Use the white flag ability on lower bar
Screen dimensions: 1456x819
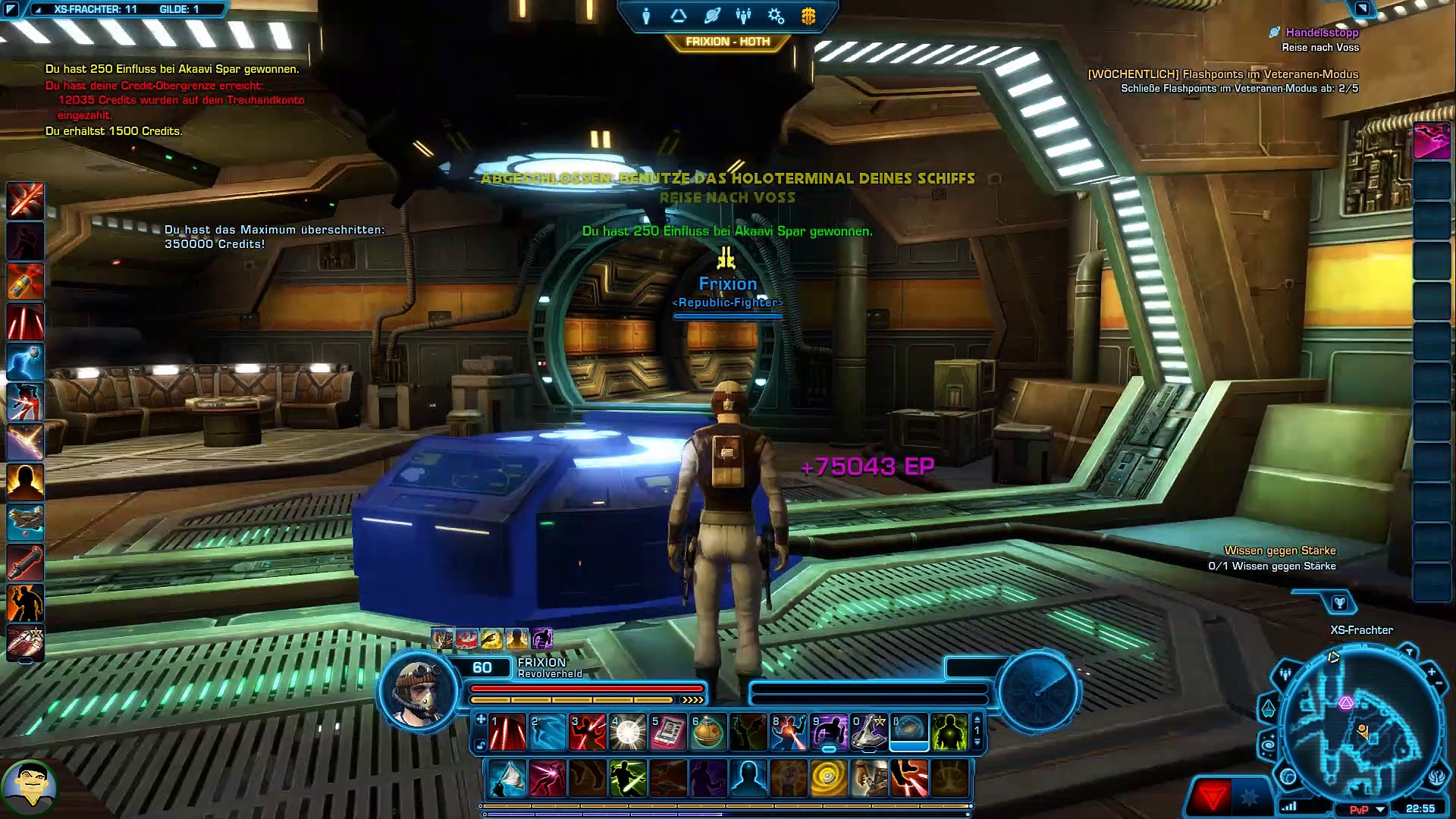[507, 779]
